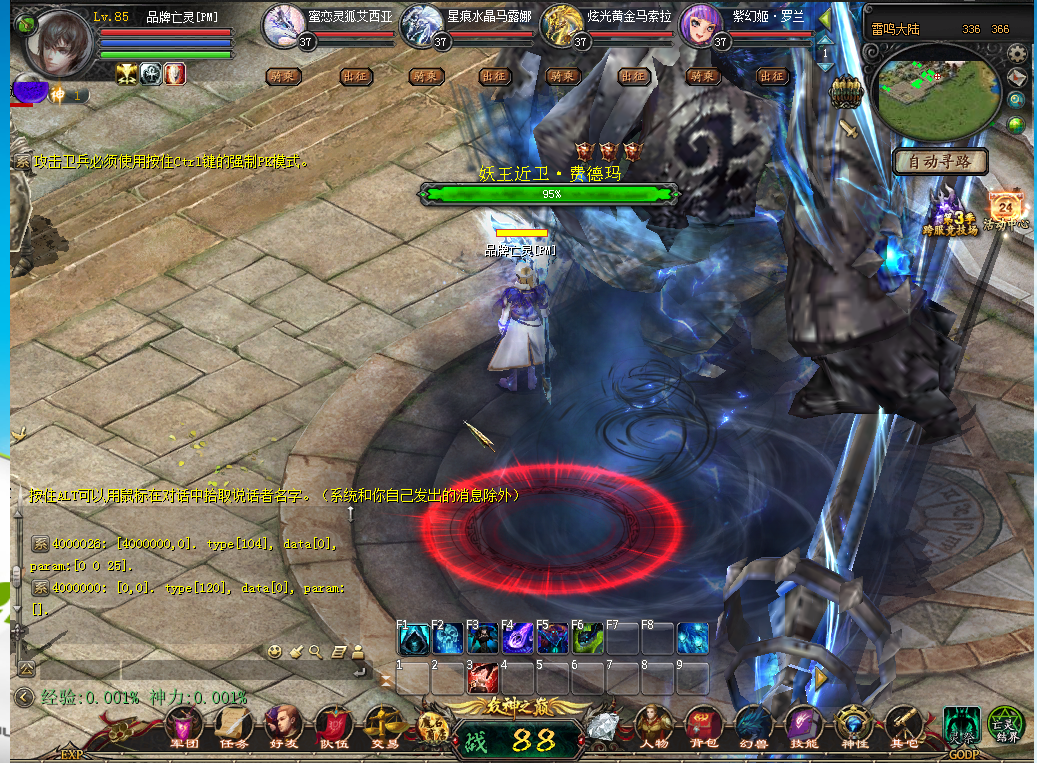
Task: Open the 好友 friends list
Action: [x=283, y=725]
